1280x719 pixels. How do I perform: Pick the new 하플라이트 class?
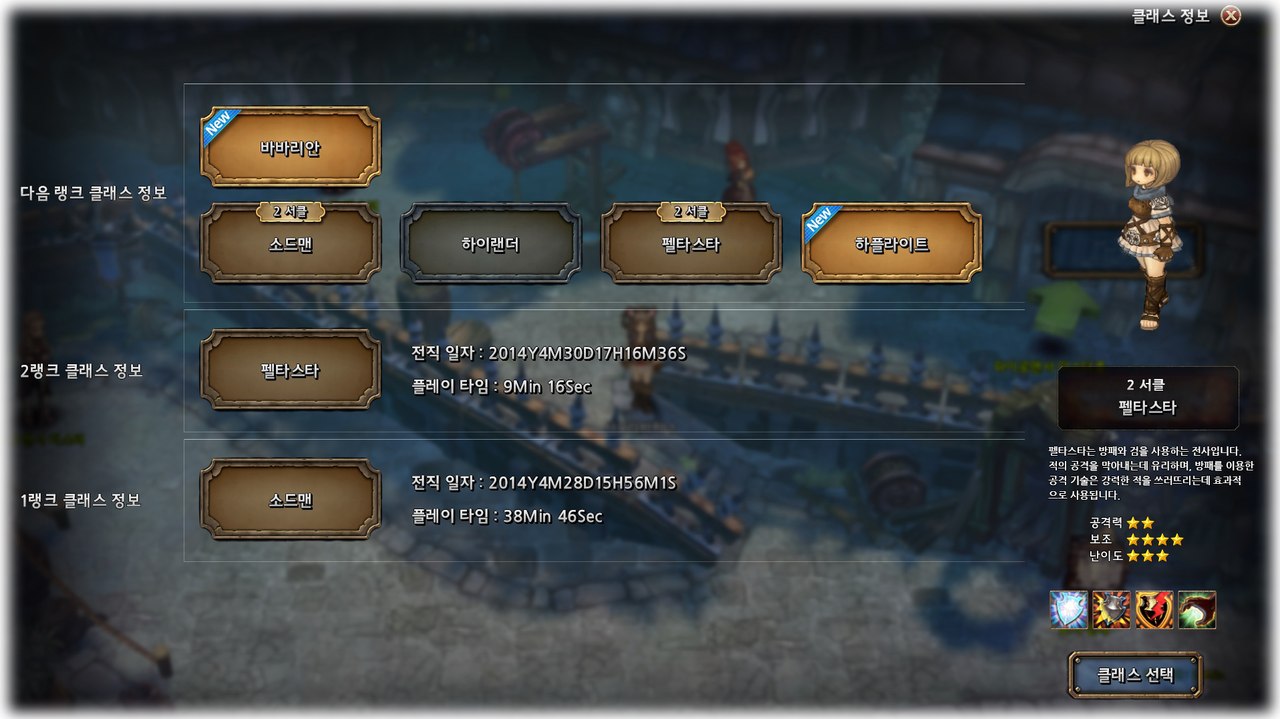[x=891, y=244]
